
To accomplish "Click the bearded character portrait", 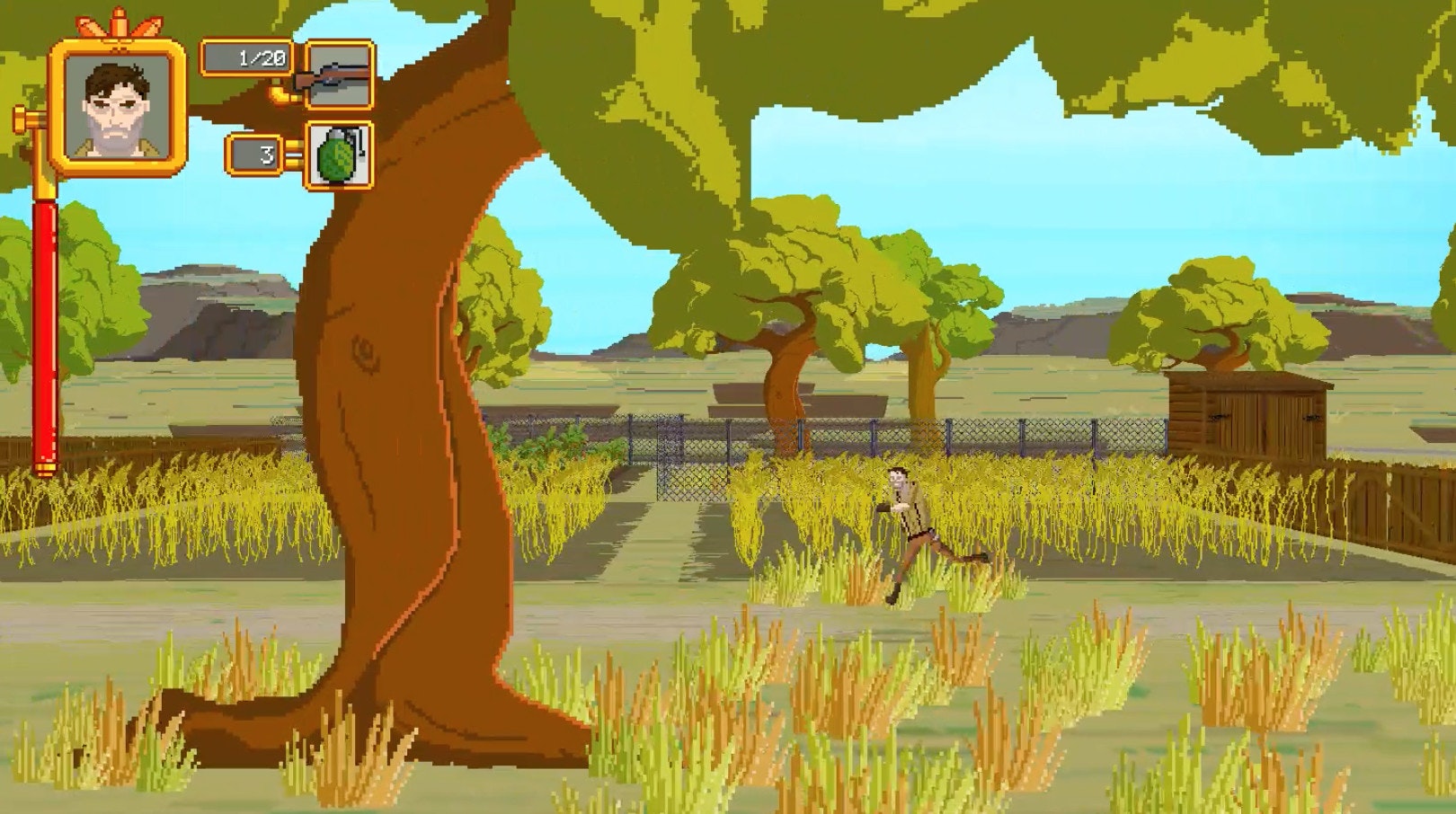I will pos(118,106).
